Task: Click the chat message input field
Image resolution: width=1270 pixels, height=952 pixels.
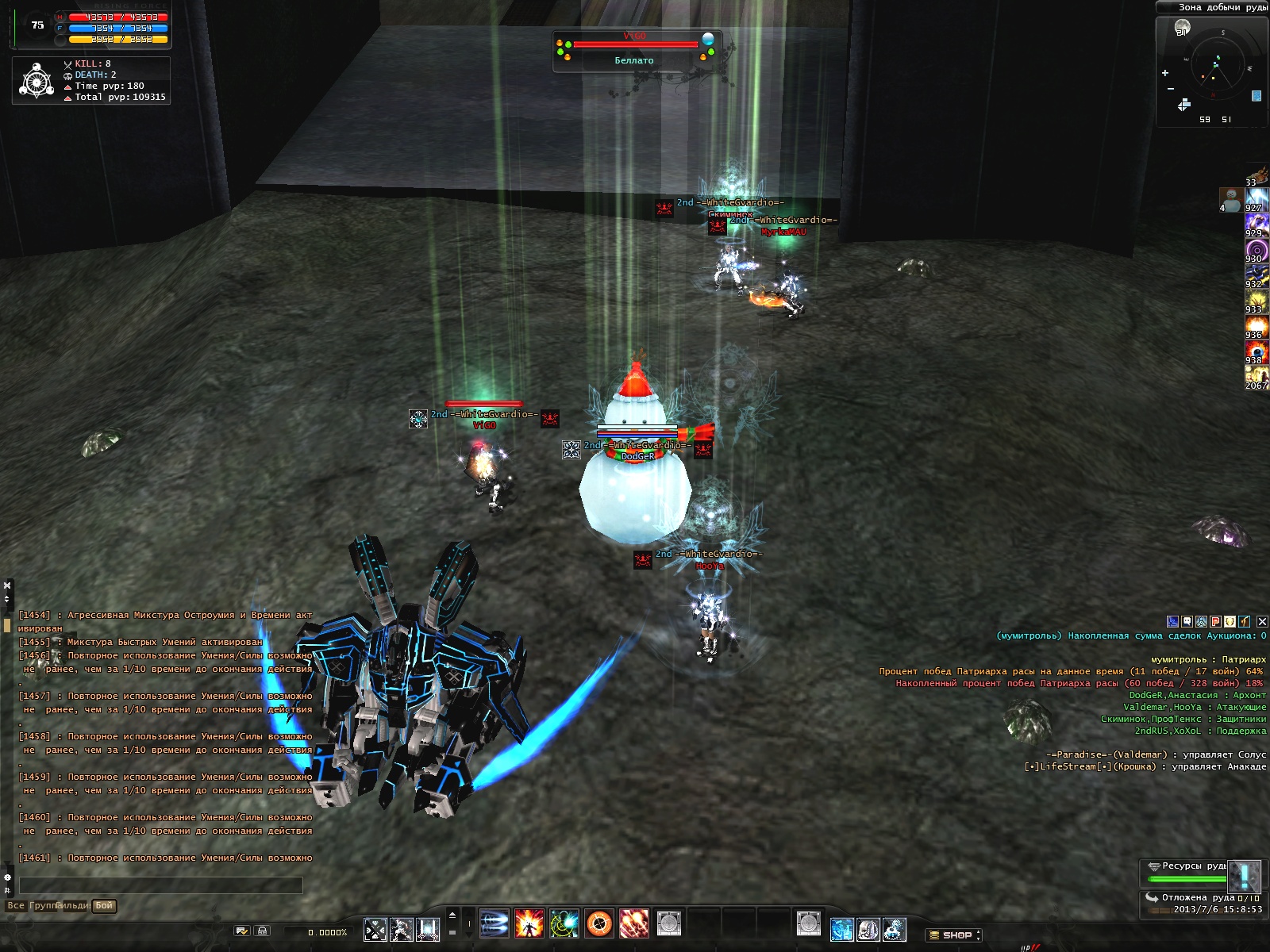Action: [x=160, y=885]
